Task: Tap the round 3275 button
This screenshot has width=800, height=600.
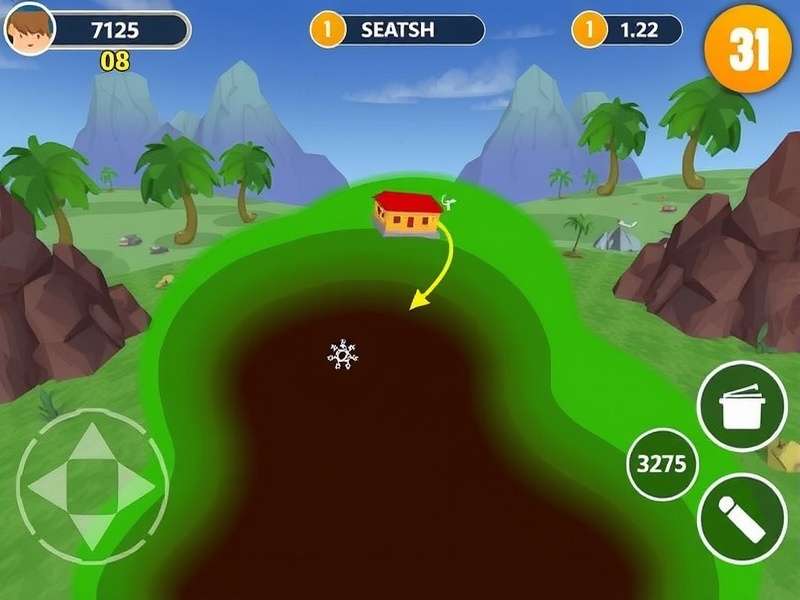Action: (662, 465)
